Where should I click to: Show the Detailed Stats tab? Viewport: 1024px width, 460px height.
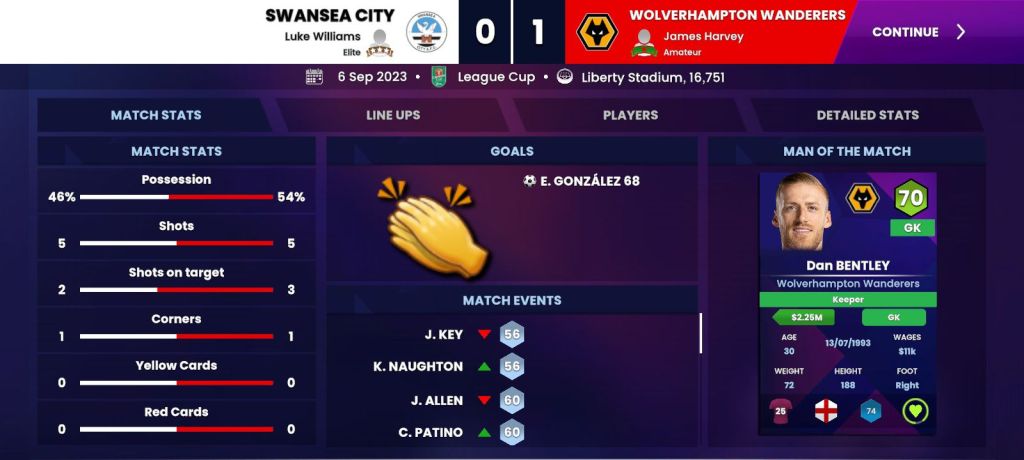point(867,115)
